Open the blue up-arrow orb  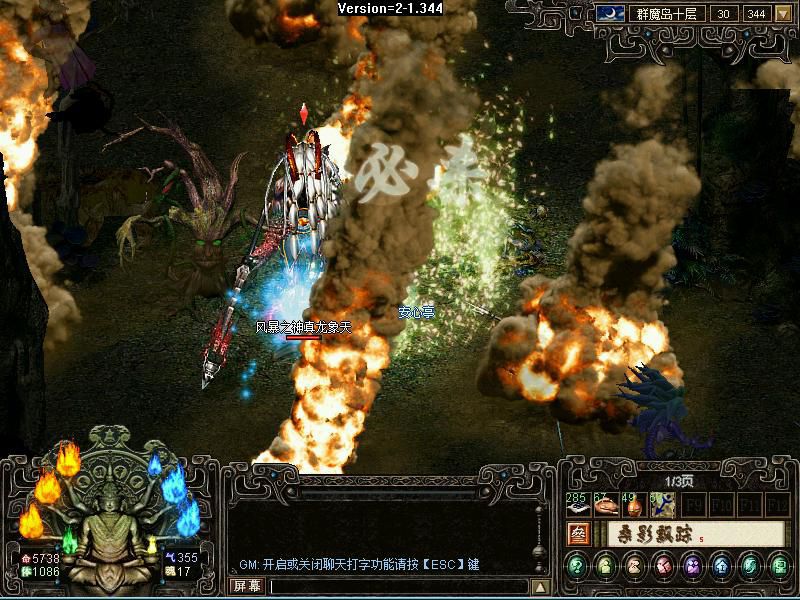722,567
